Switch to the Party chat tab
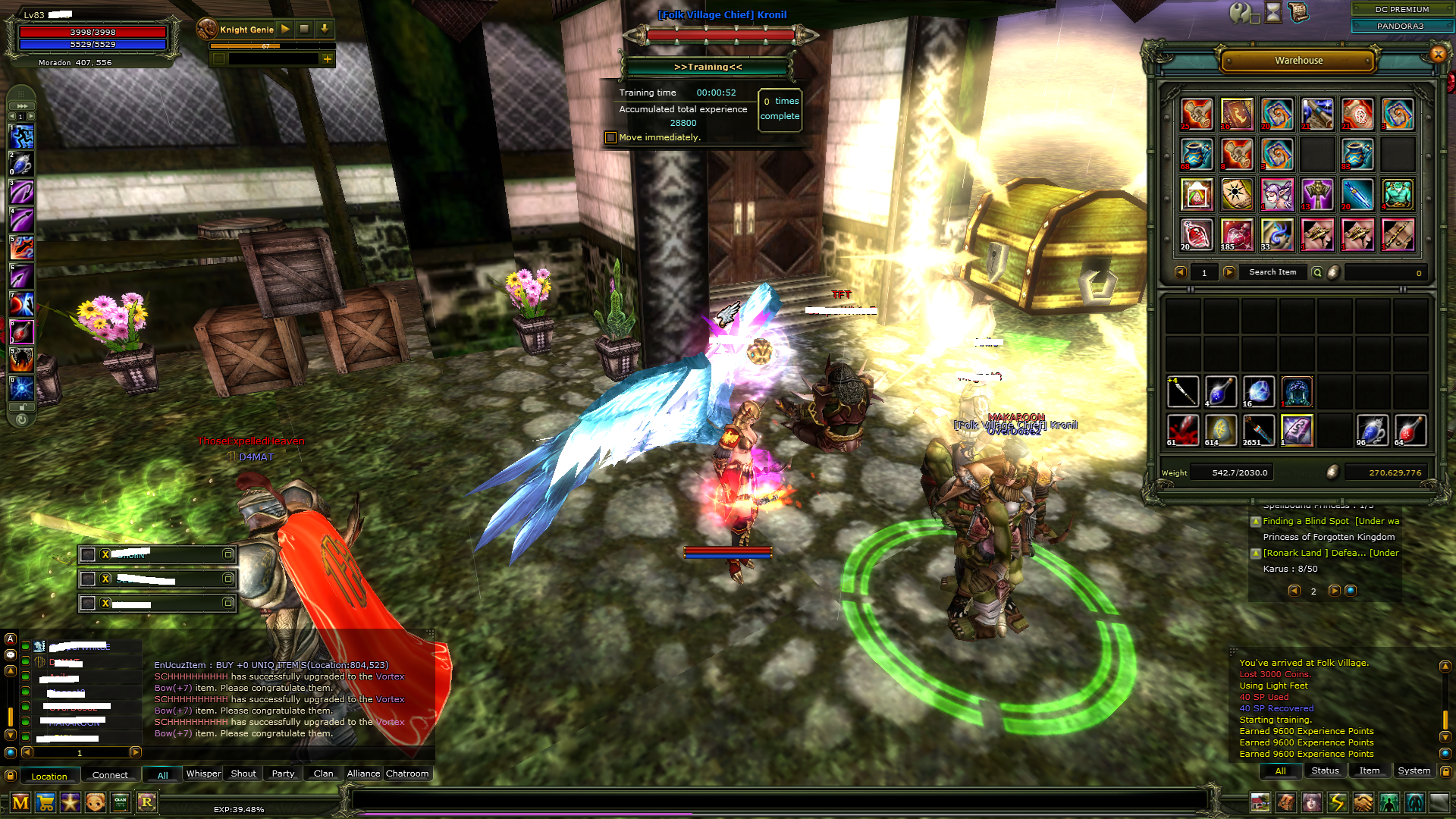This screenshot has width=1456, height=819. tap(282, 773)
